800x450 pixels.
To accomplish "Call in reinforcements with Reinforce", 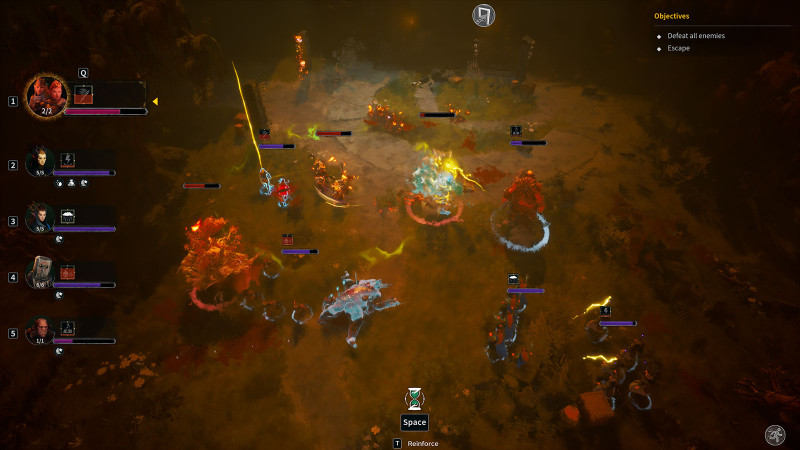I will (416, 443).
